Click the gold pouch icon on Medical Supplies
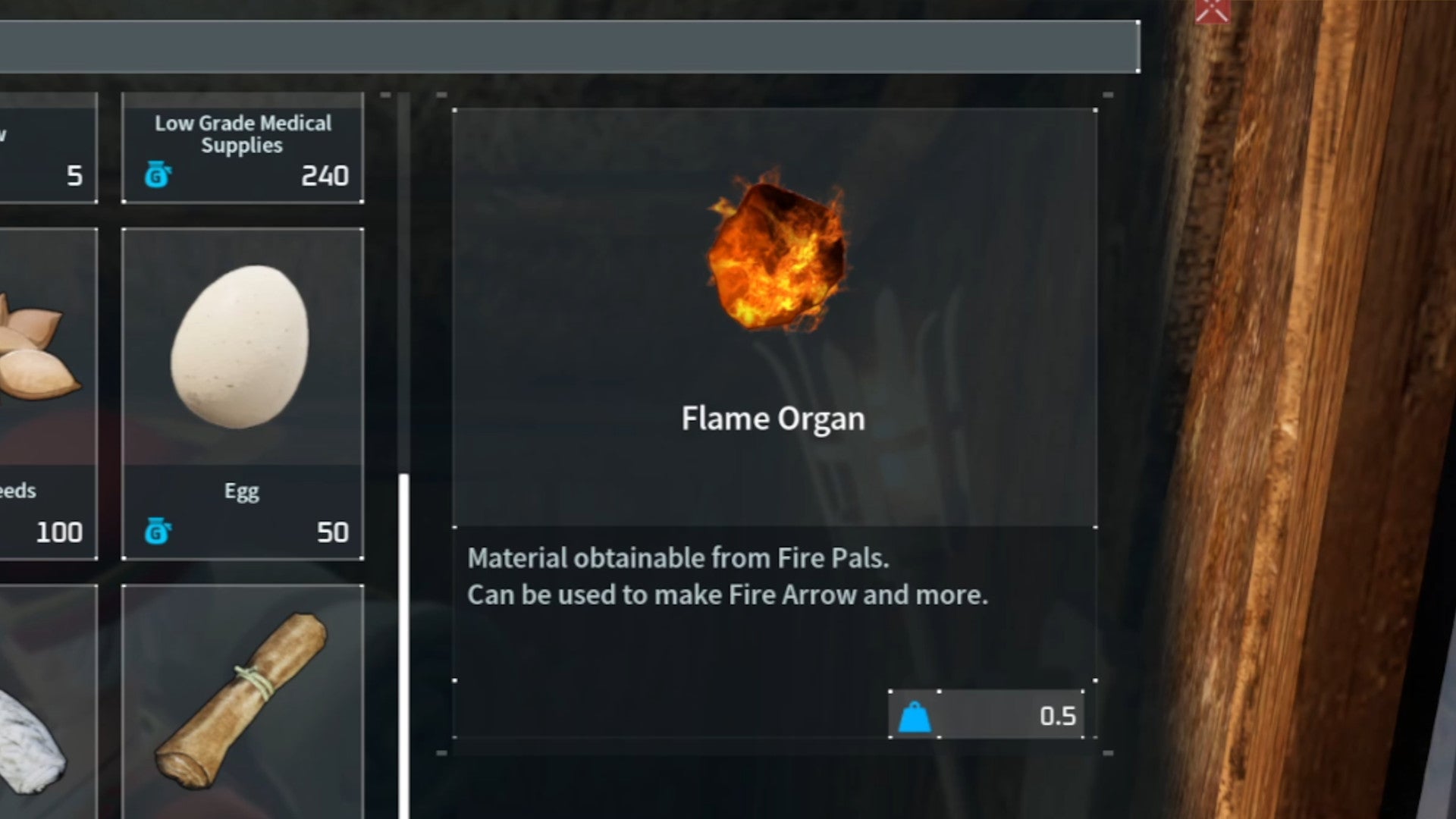The width and height of the screenshot is (1456, 819). coord(157,174)
